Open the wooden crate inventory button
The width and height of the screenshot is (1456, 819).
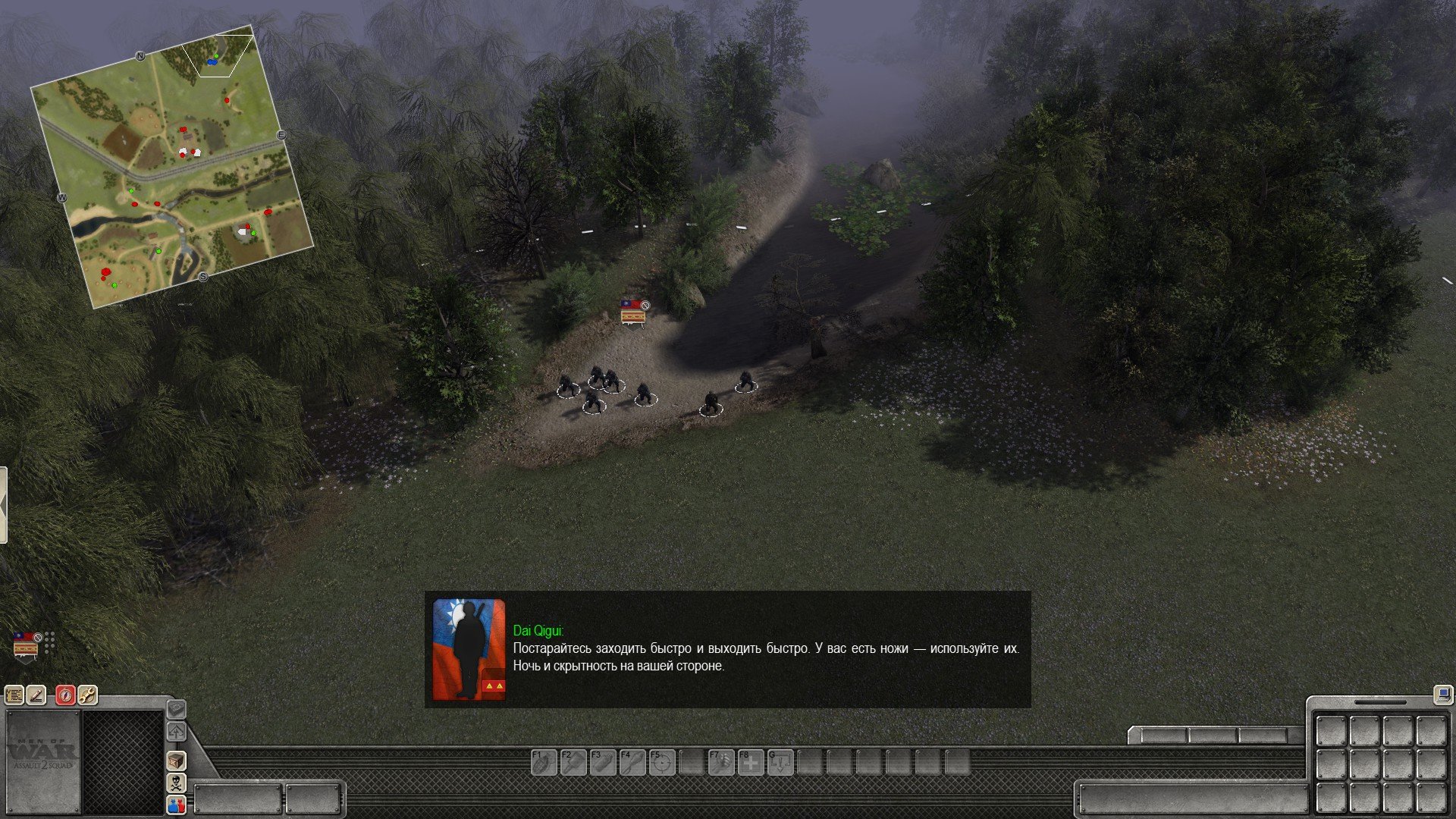(x=176, y=761)
